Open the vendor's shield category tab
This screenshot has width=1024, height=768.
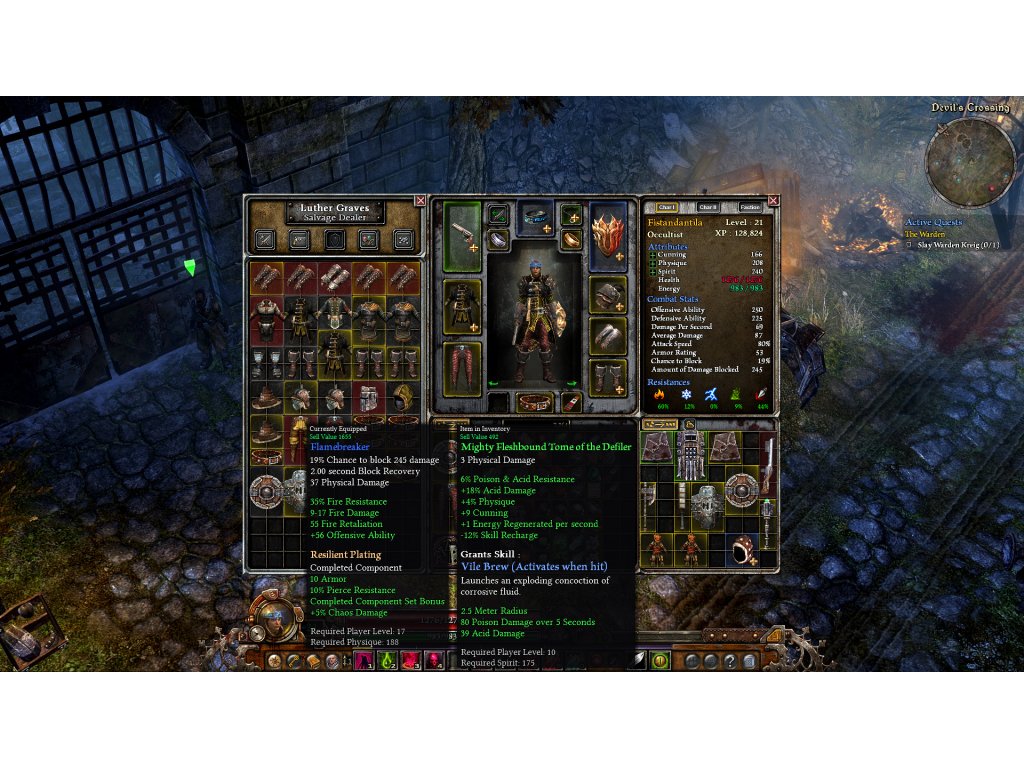(335, 239)
